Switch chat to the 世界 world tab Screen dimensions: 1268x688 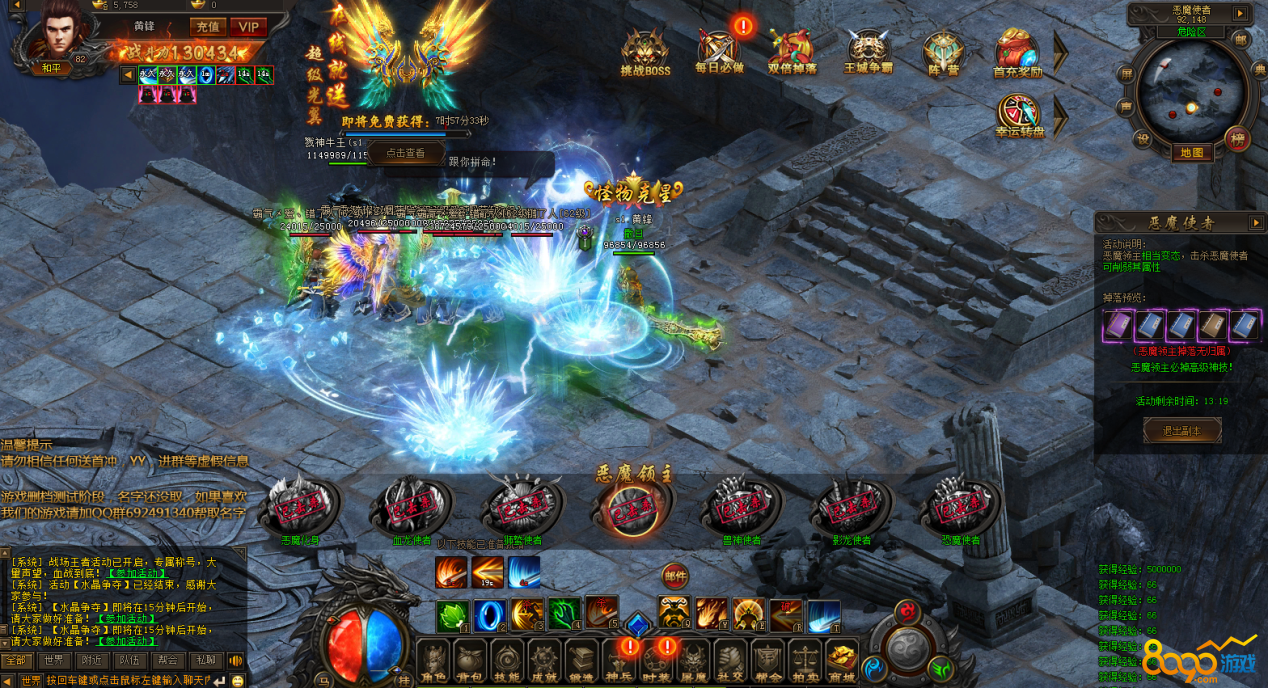point(53,660)
